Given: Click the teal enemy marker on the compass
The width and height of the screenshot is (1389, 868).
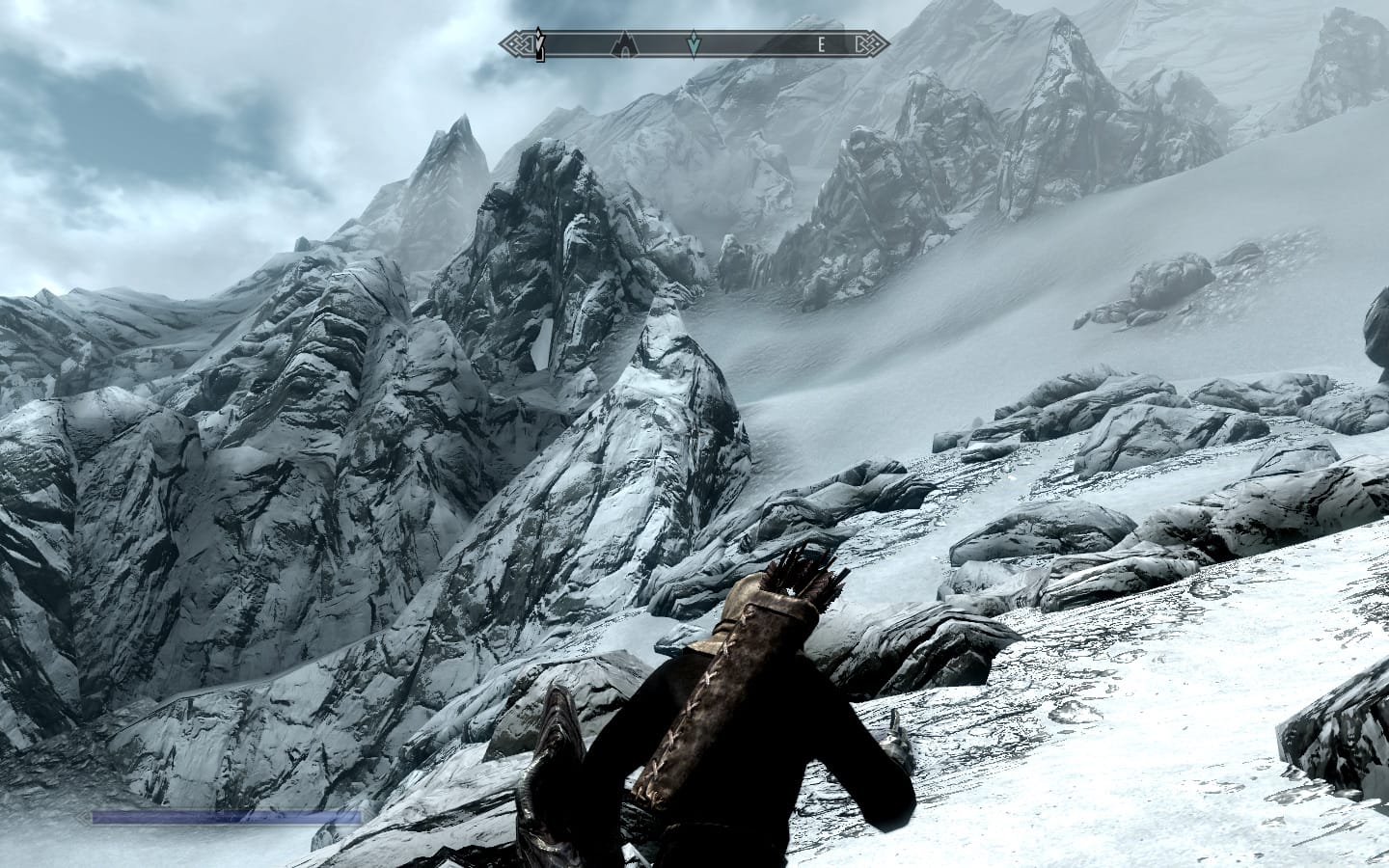Looking at the screenshot, I should pyautogui.click(x=694, y=42).
